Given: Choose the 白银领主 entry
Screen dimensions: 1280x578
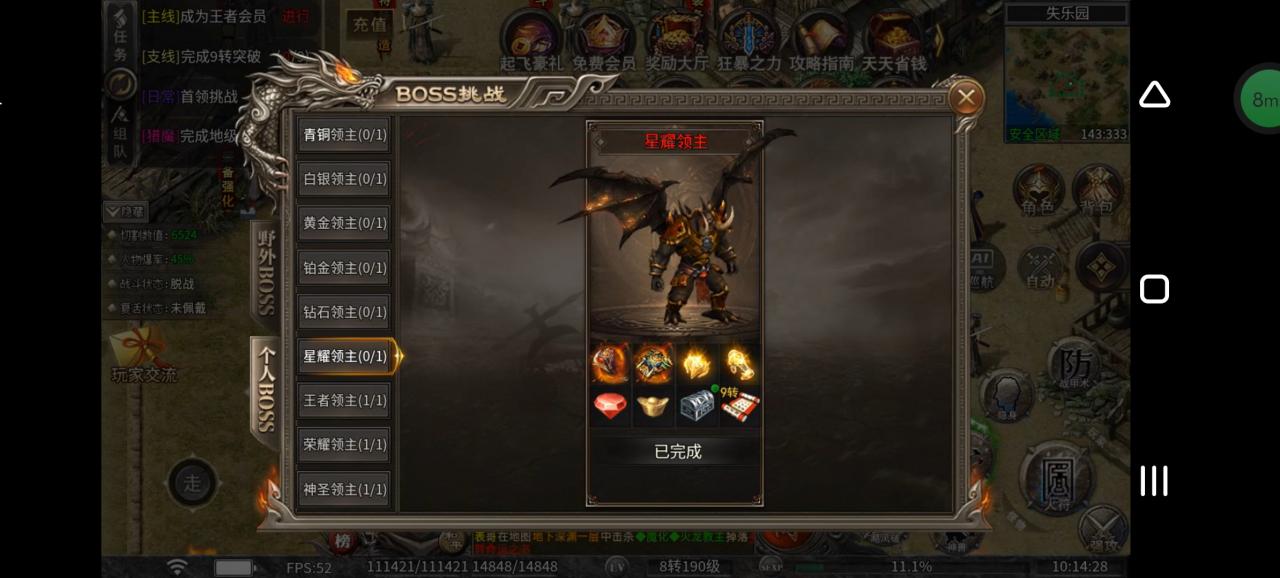Looking at the screenshot, I should (x=345, y=179).
